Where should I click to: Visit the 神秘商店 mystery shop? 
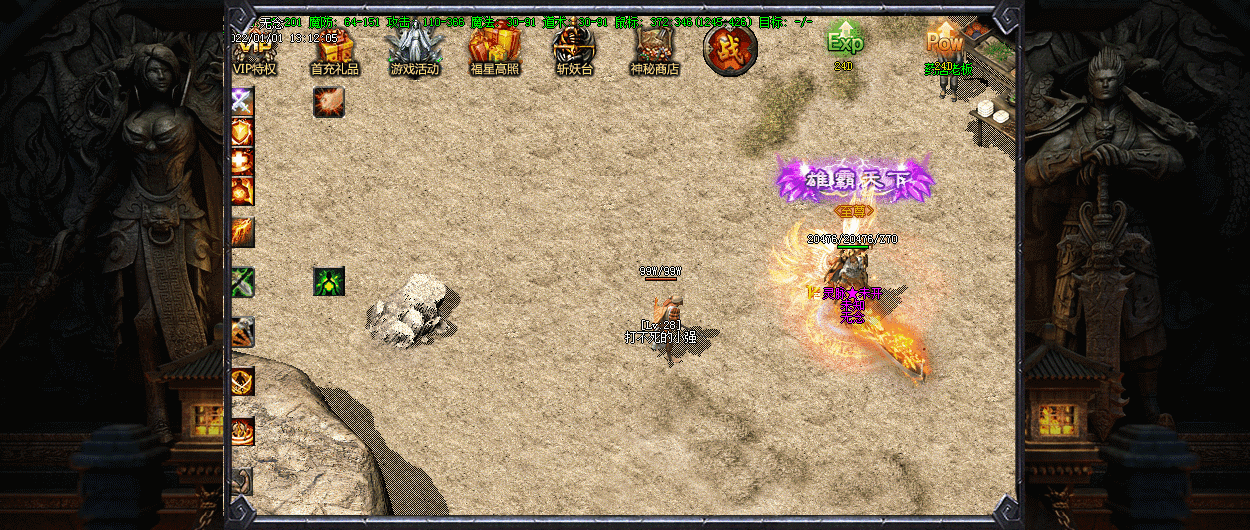654,51
